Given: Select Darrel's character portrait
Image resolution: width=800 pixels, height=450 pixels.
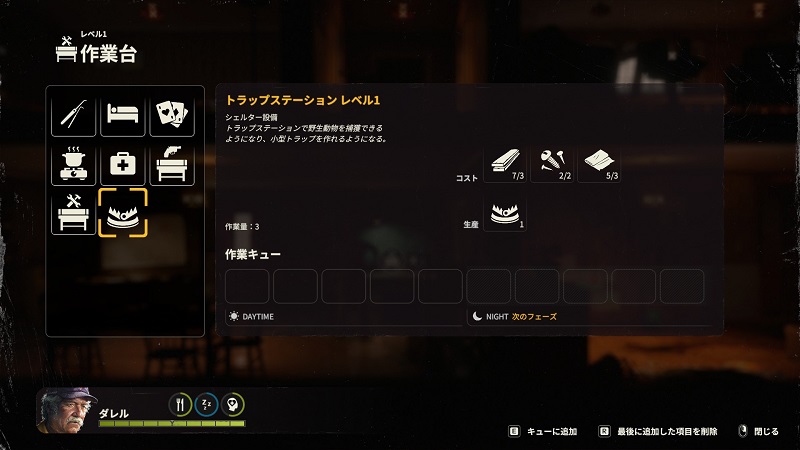Looking at the screenshot, I should (x=65, y=410).
